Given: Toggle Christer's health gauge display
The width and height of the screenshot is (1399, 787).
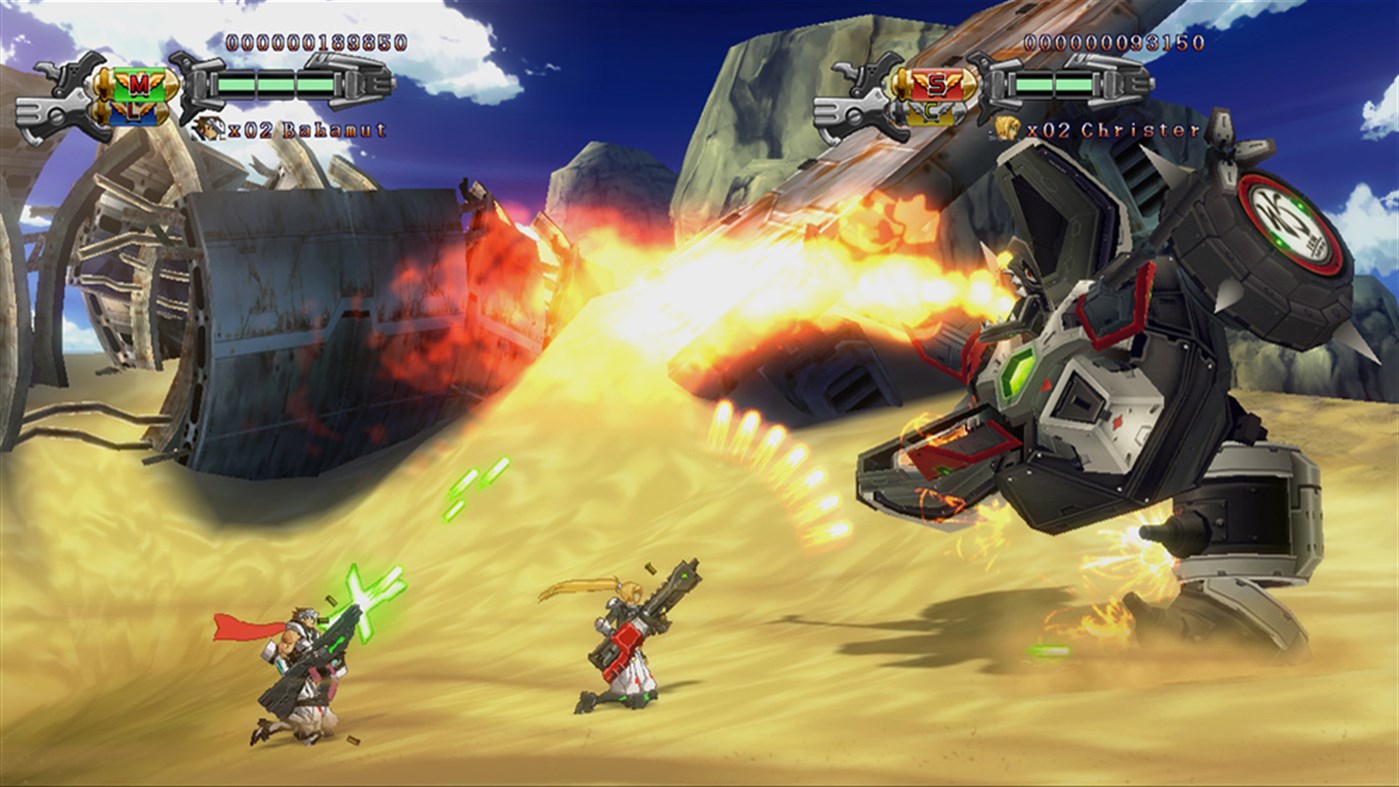Looking at the screenshot, I should coord(1055,83).
